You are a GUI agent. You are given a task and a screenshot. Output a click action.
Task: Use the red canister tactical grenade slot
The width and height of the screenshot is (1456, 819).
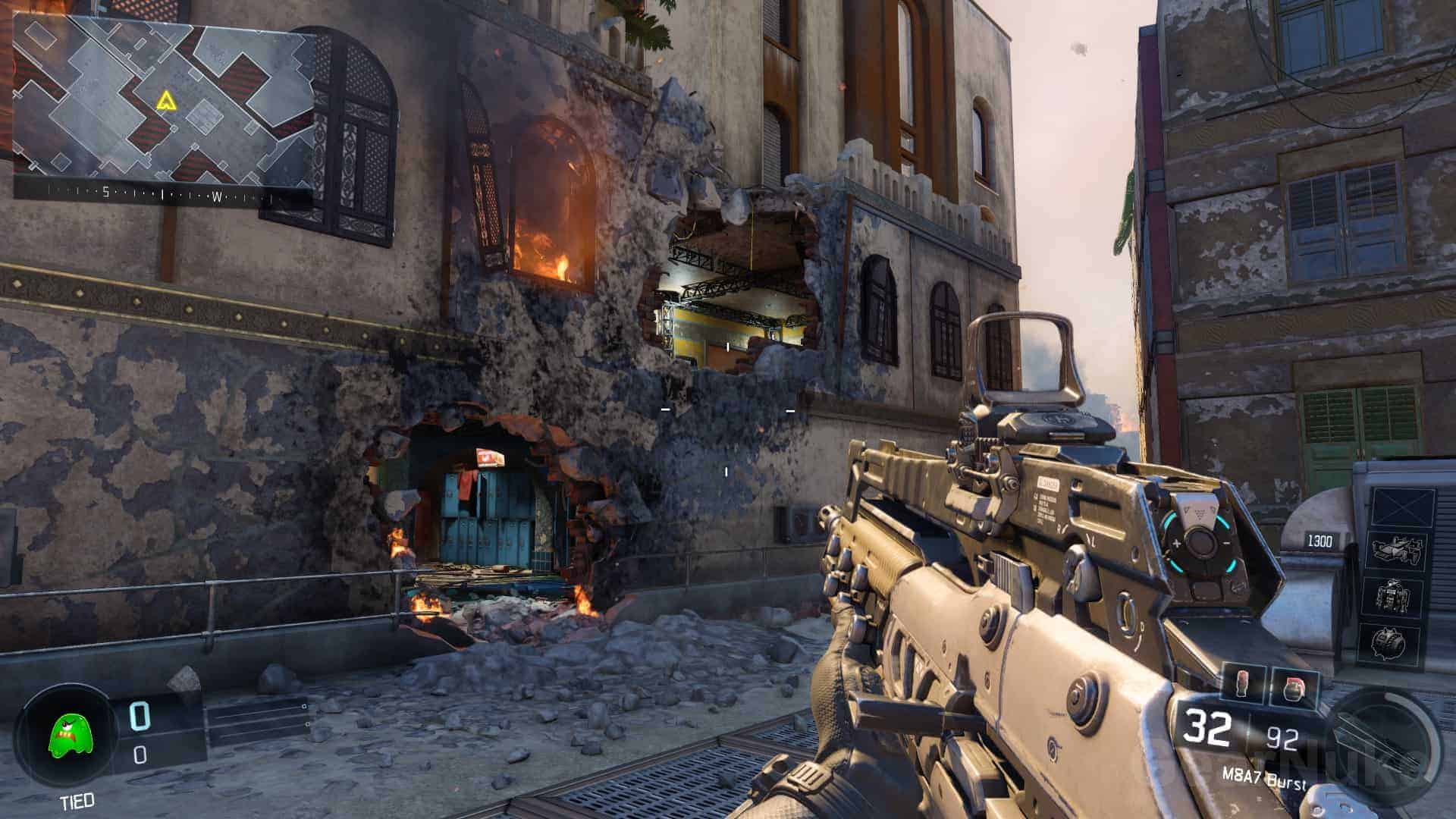point(1244,683)
